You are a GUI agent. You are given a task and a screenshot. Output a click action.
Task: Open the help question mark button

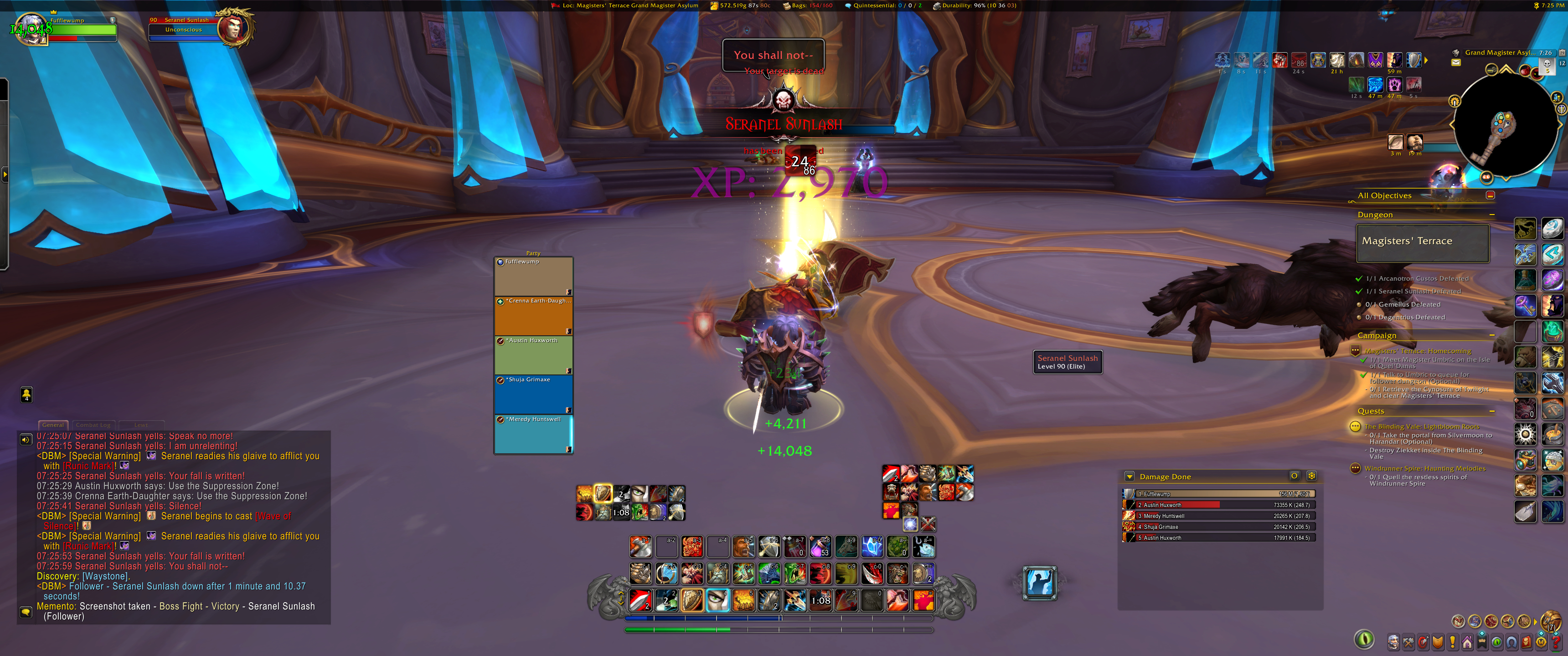[x=1556, y=641]
